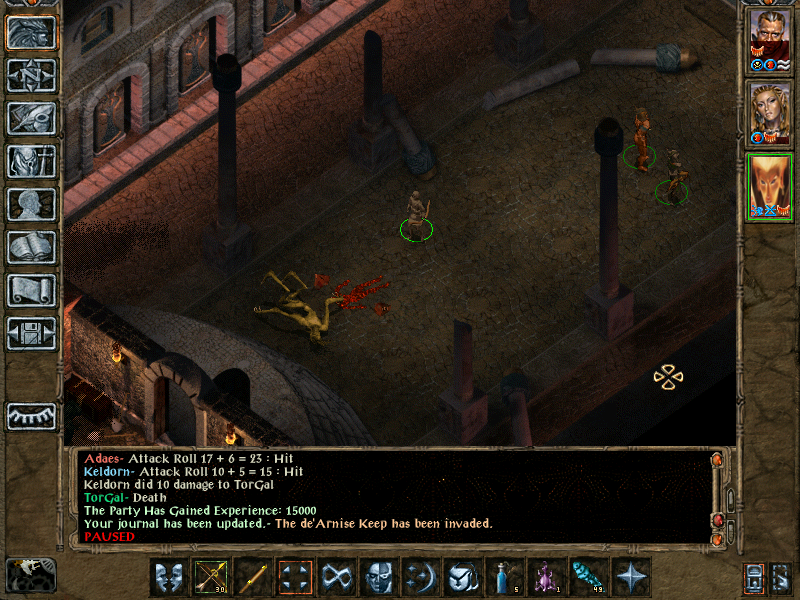Use the blue potion quick item
800x600 pixels.
[505, 577]
